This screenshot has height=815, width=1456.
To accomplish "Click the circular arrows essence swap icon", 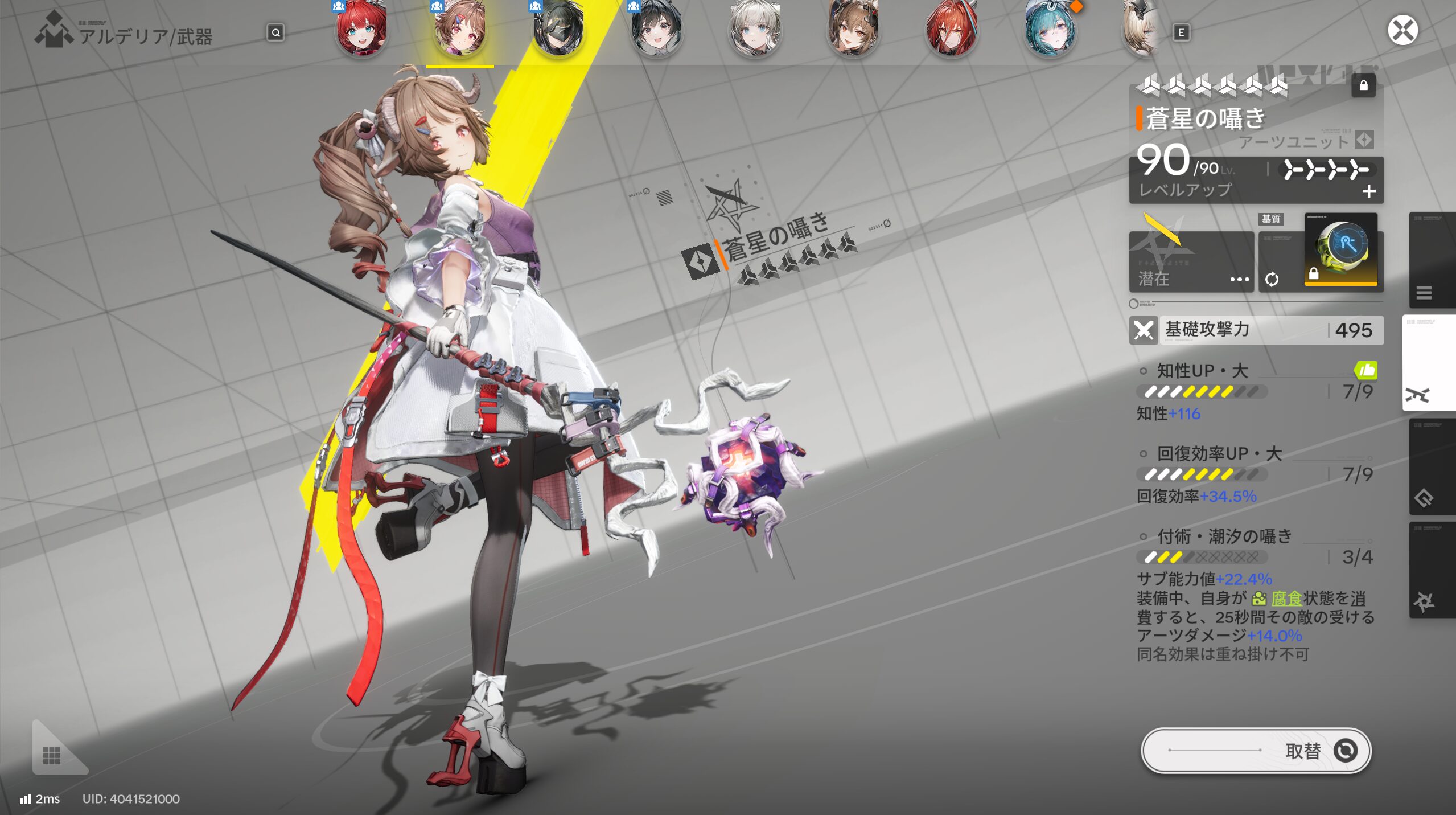I will point(1272,279).
